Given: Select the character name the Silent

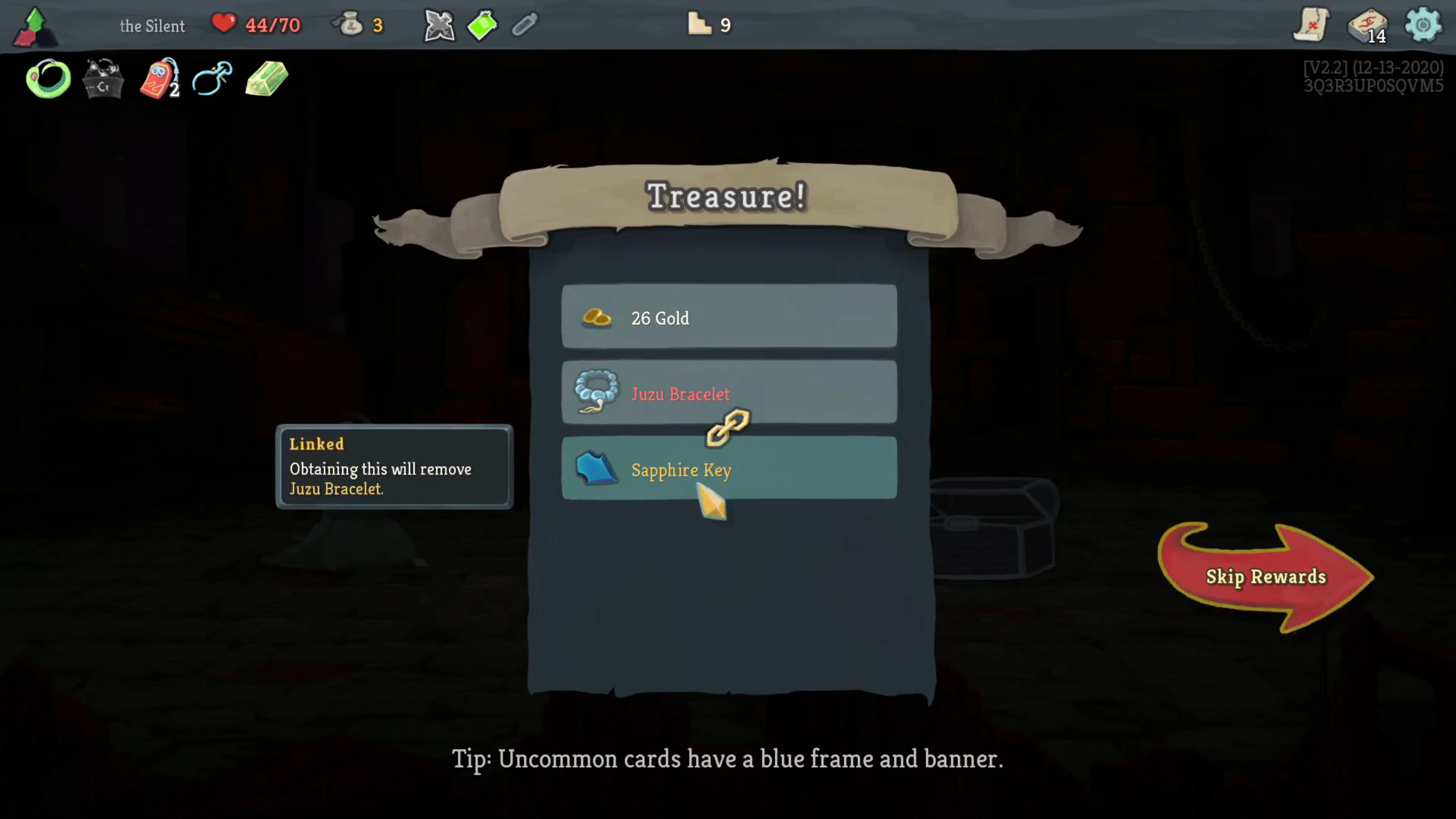Looking at the screenshot, I should pyautogui.click(x=152, y=26).
